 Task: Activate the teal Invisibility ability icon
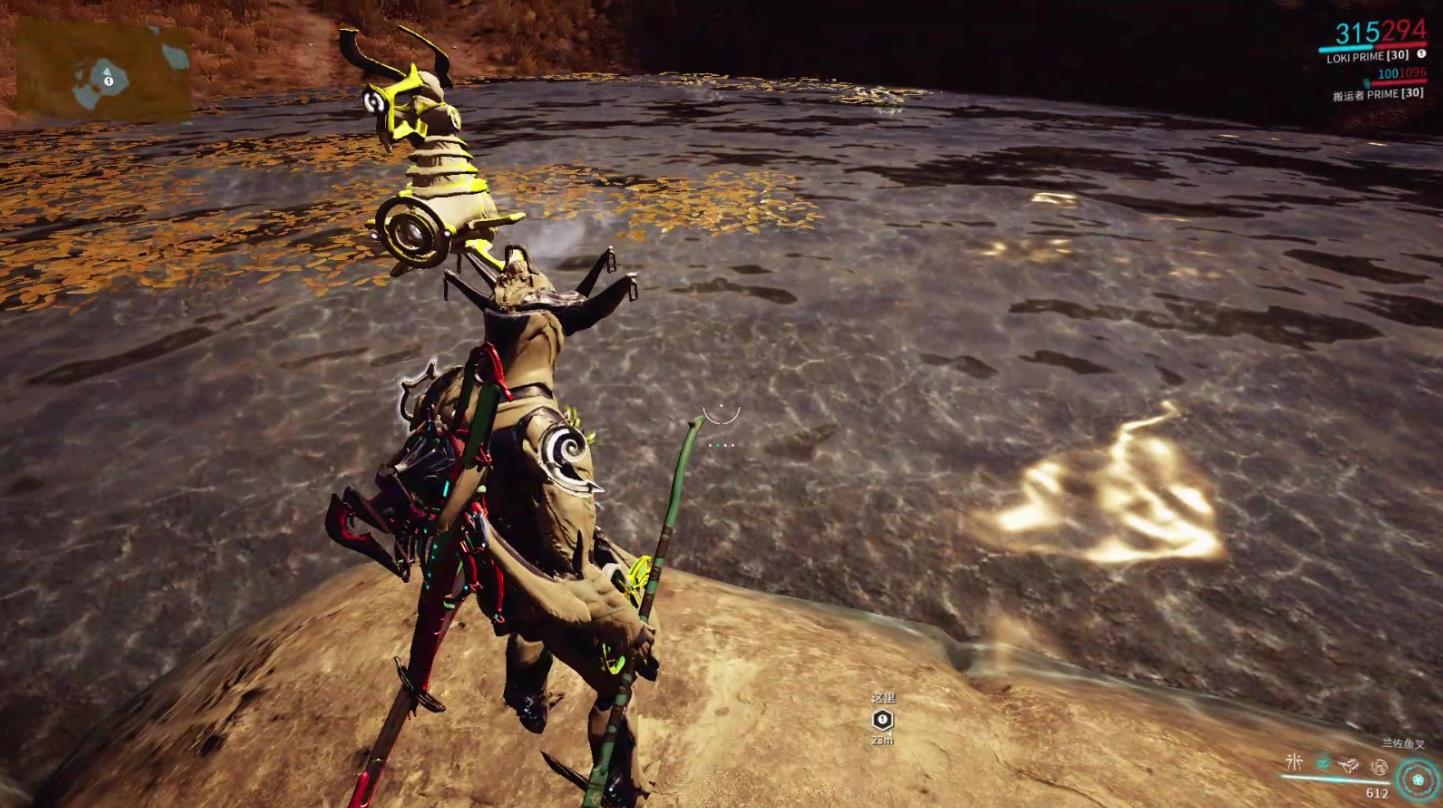[1323, 764]
